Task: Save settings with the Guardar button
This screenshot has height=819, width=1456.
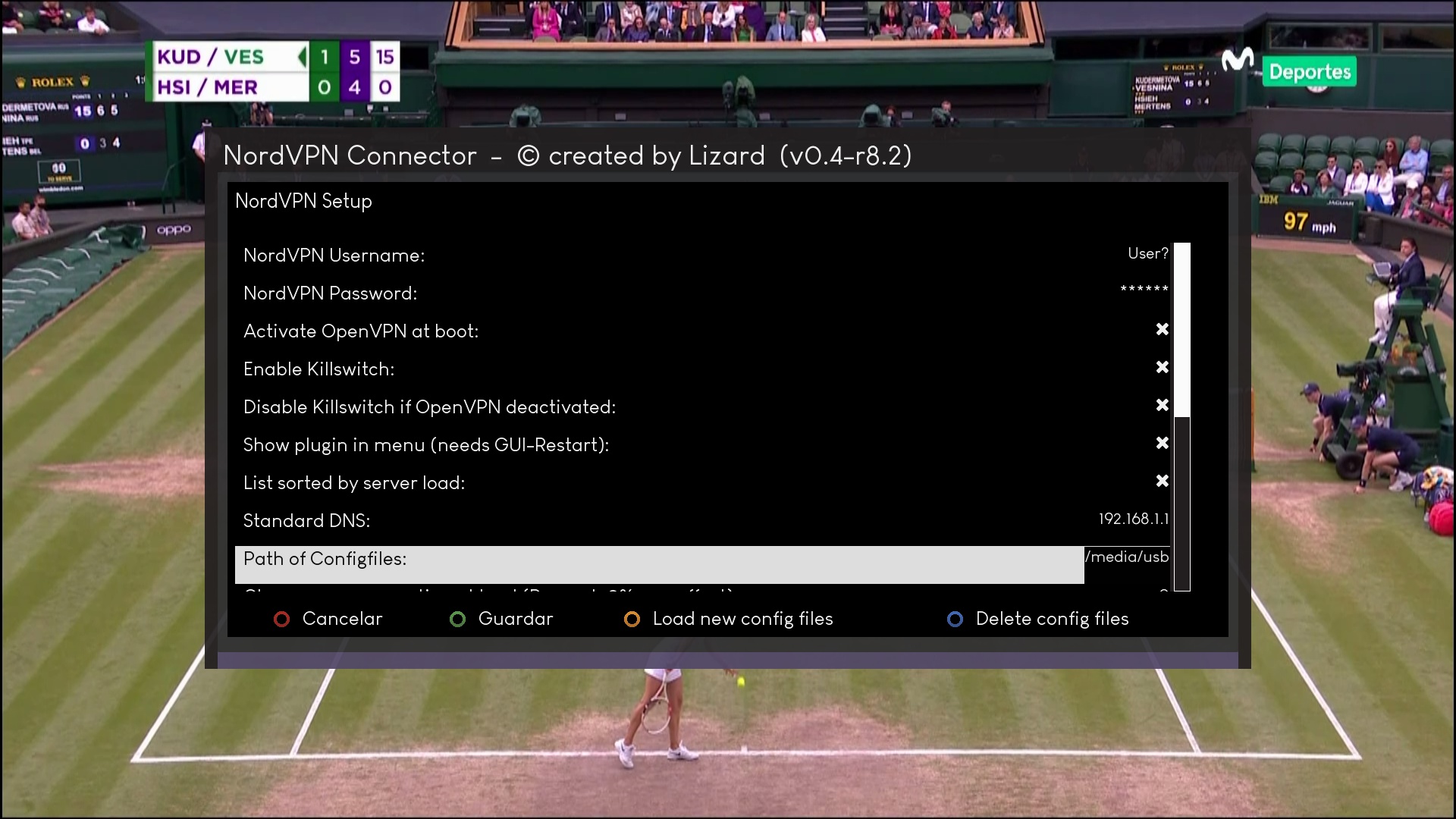Action: pyautogui.click(x=502, y=619)
